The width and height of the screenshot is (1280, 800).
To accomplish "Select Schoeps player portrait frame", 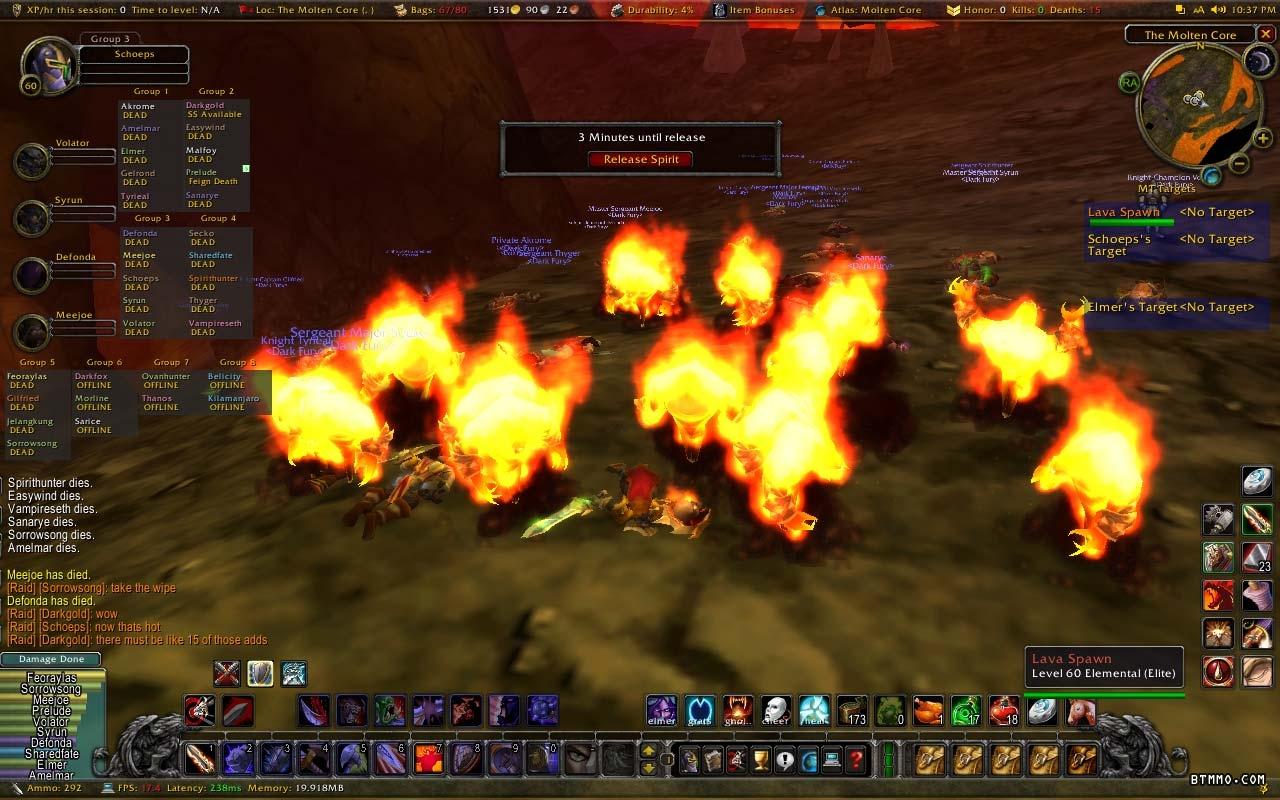I will (x=45, y=67).
